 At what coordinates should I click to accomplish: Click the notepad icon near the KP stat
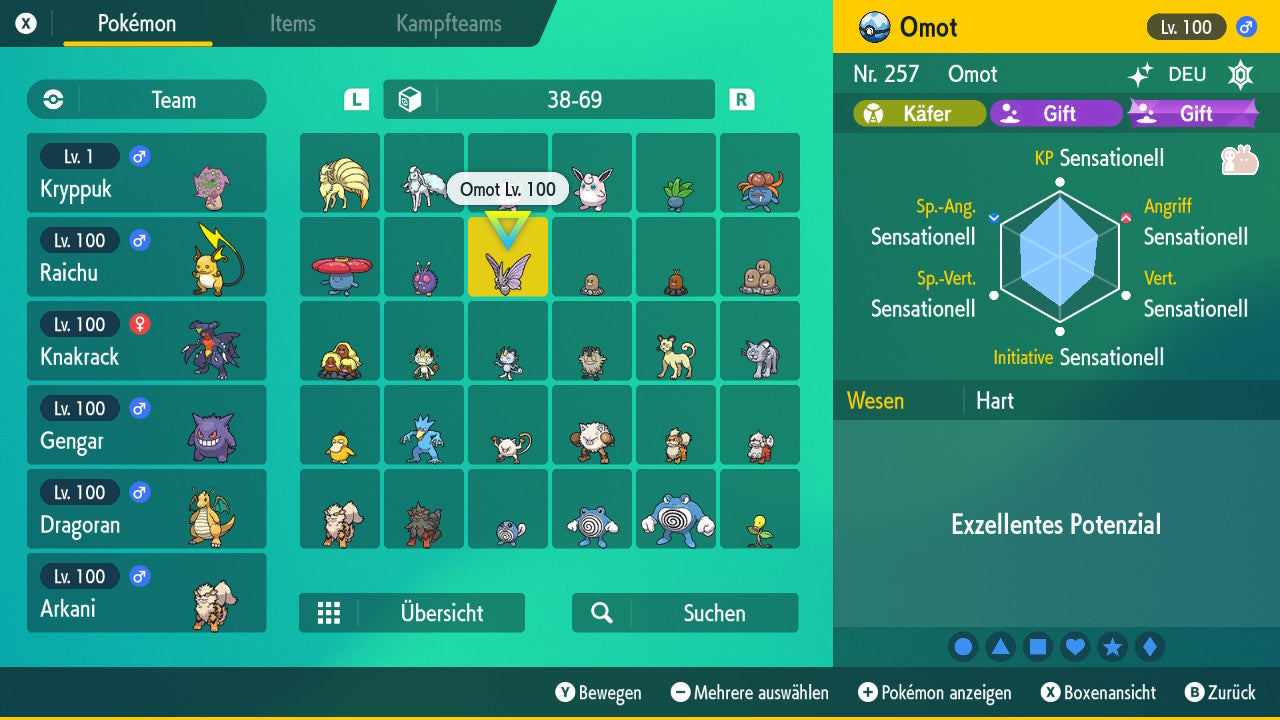click(1241, 158)
